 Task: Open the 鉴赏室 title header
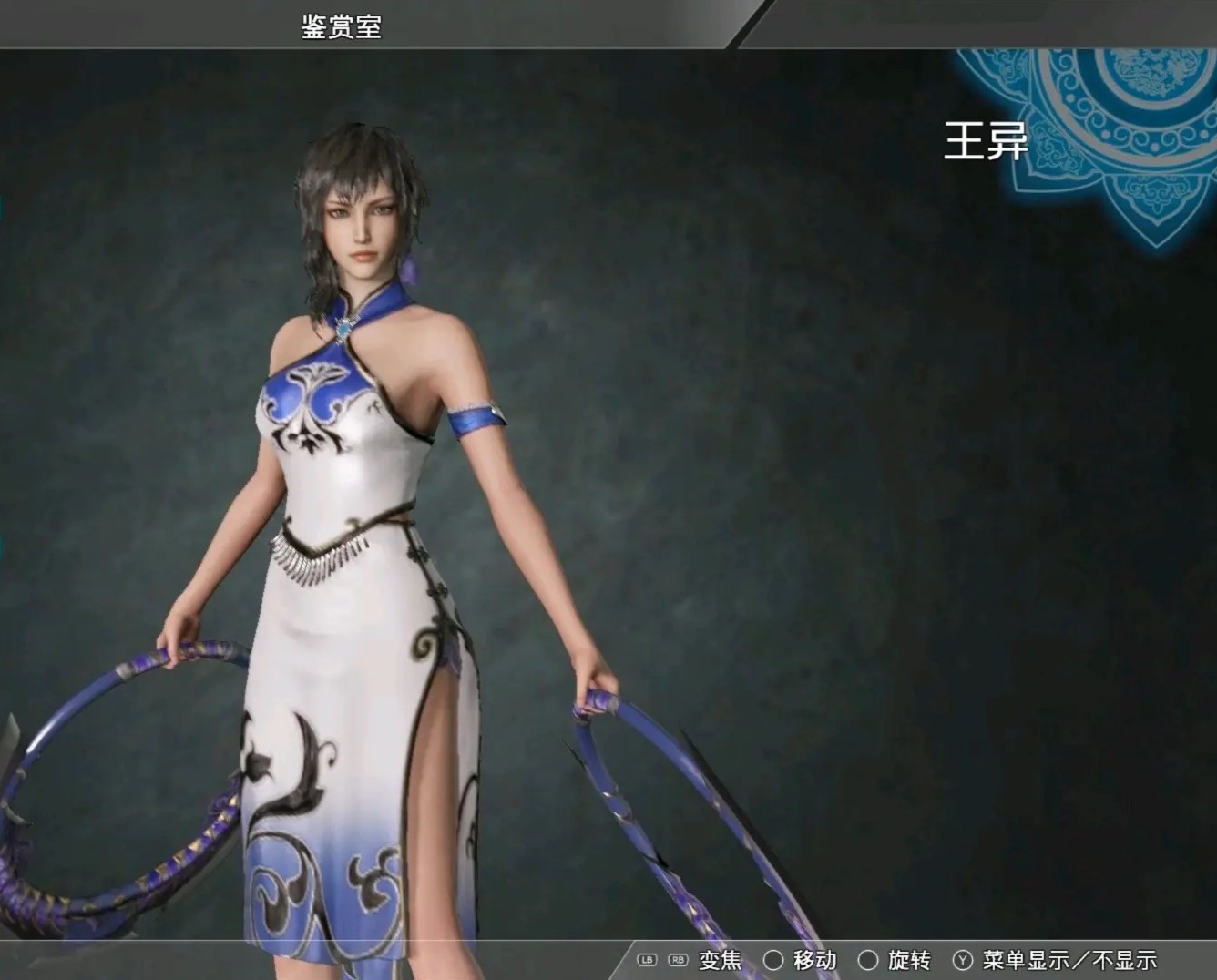coord(342,25)
